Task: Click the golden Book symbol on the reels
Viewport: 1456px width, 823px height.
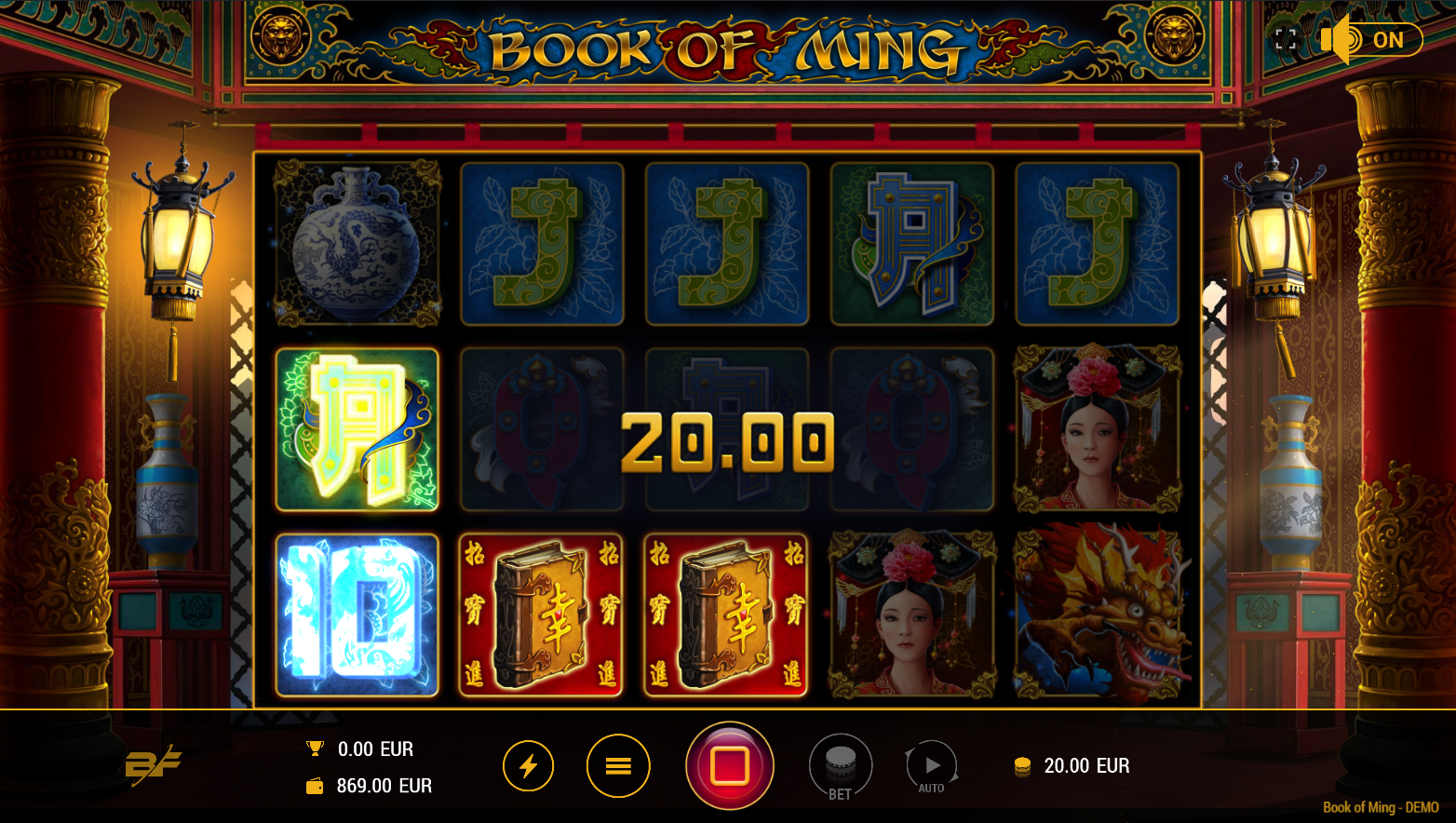Action: pos(542,614)
